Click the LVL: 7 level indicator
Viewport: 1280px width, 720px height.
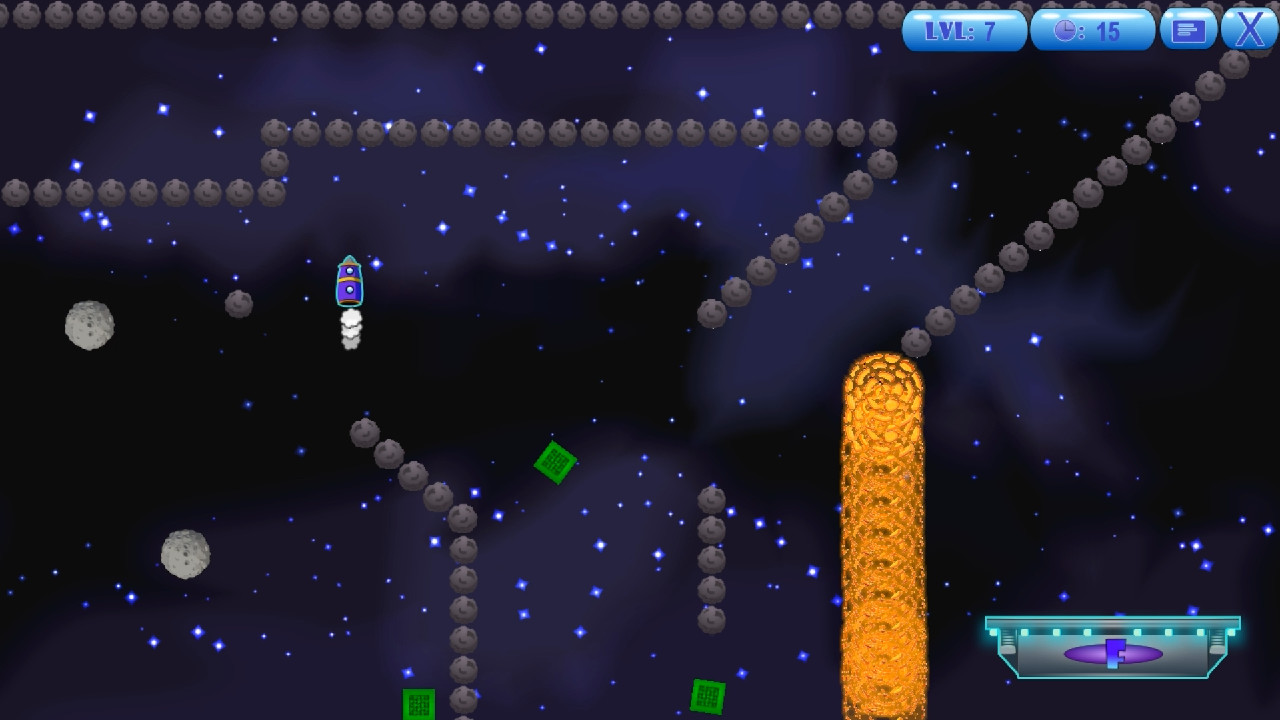(963, 29)
